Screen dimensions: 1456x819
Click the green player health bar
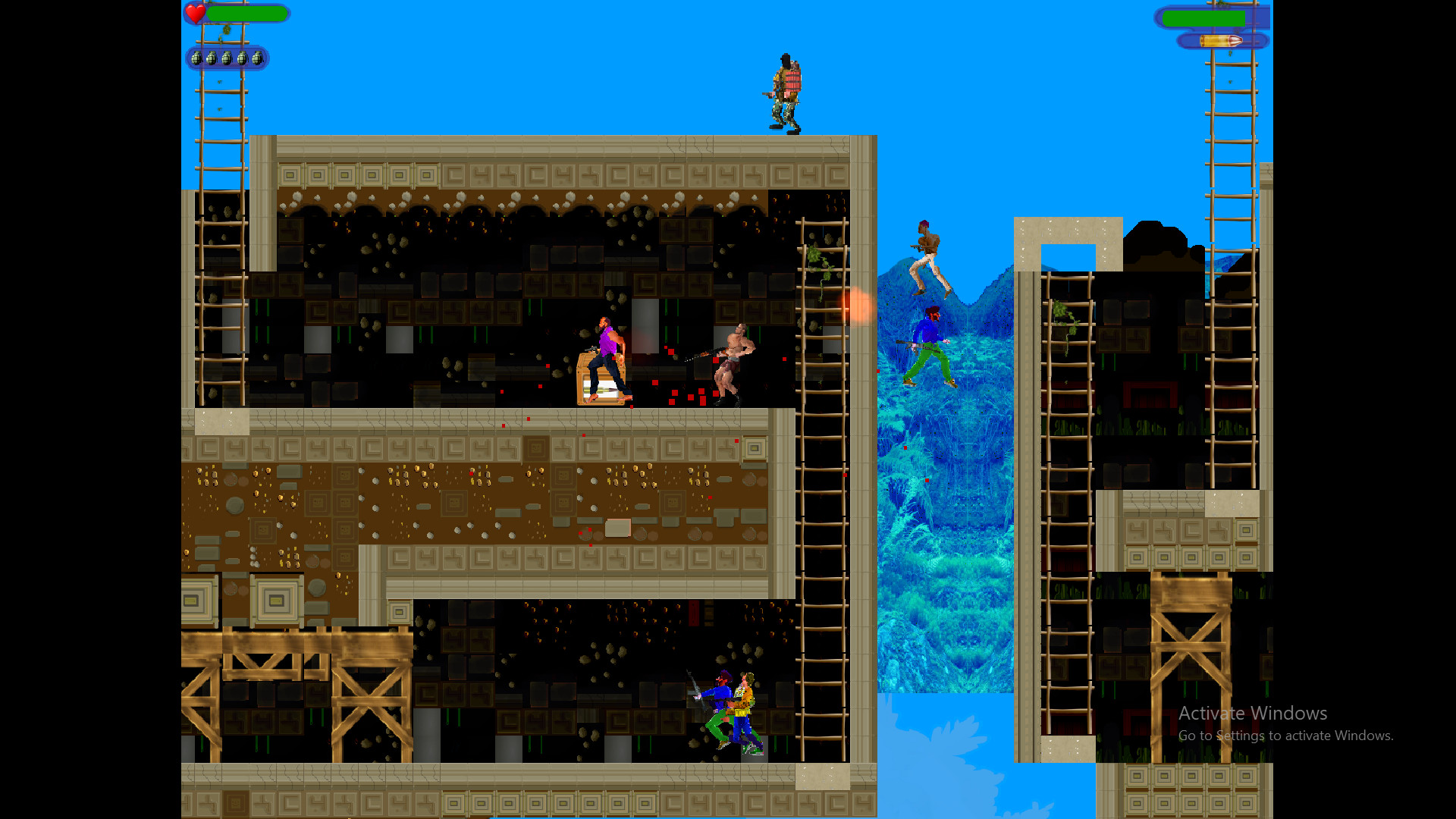pos(246,13)
